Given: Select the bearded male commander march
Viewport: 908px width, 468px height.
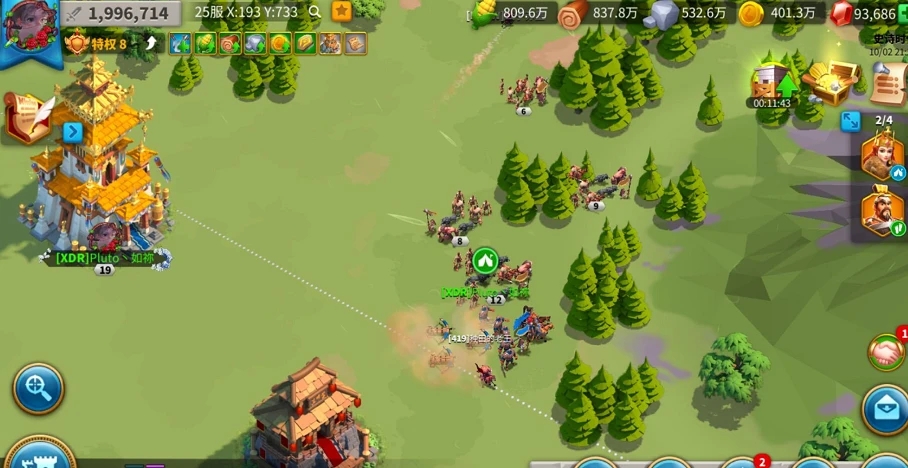Looking at the screenshot, I should pyautogui.click(x=882, y=212).
